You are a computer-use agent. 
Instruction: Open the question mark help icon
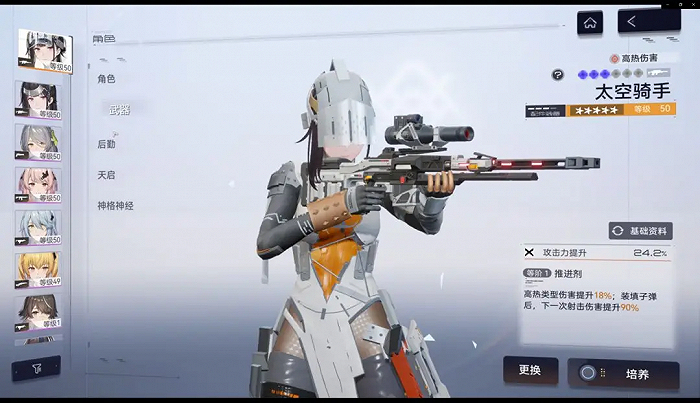(557, 75)
